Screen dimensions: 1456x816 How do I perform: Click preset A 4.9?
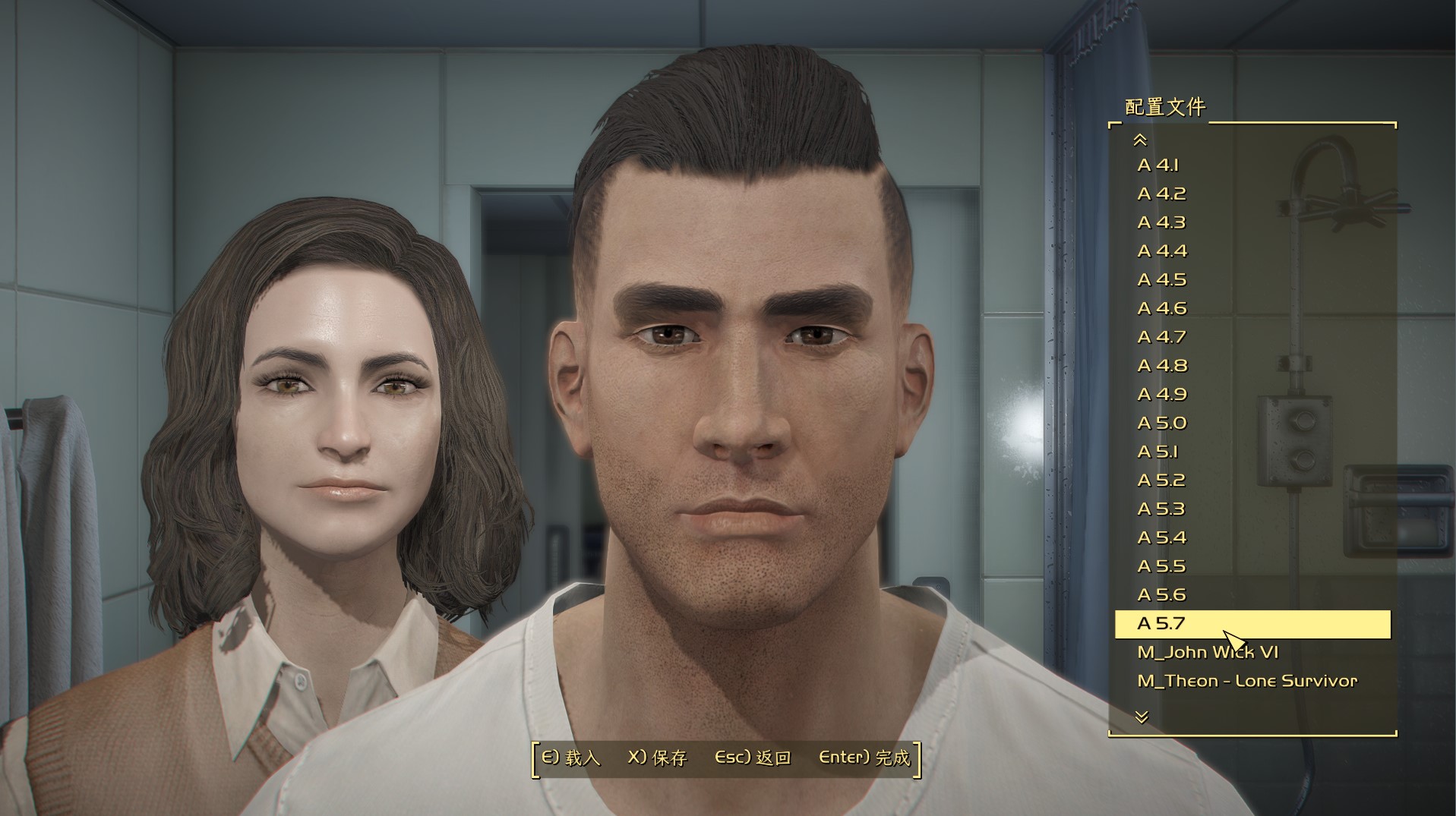[x=1161, y=395]
